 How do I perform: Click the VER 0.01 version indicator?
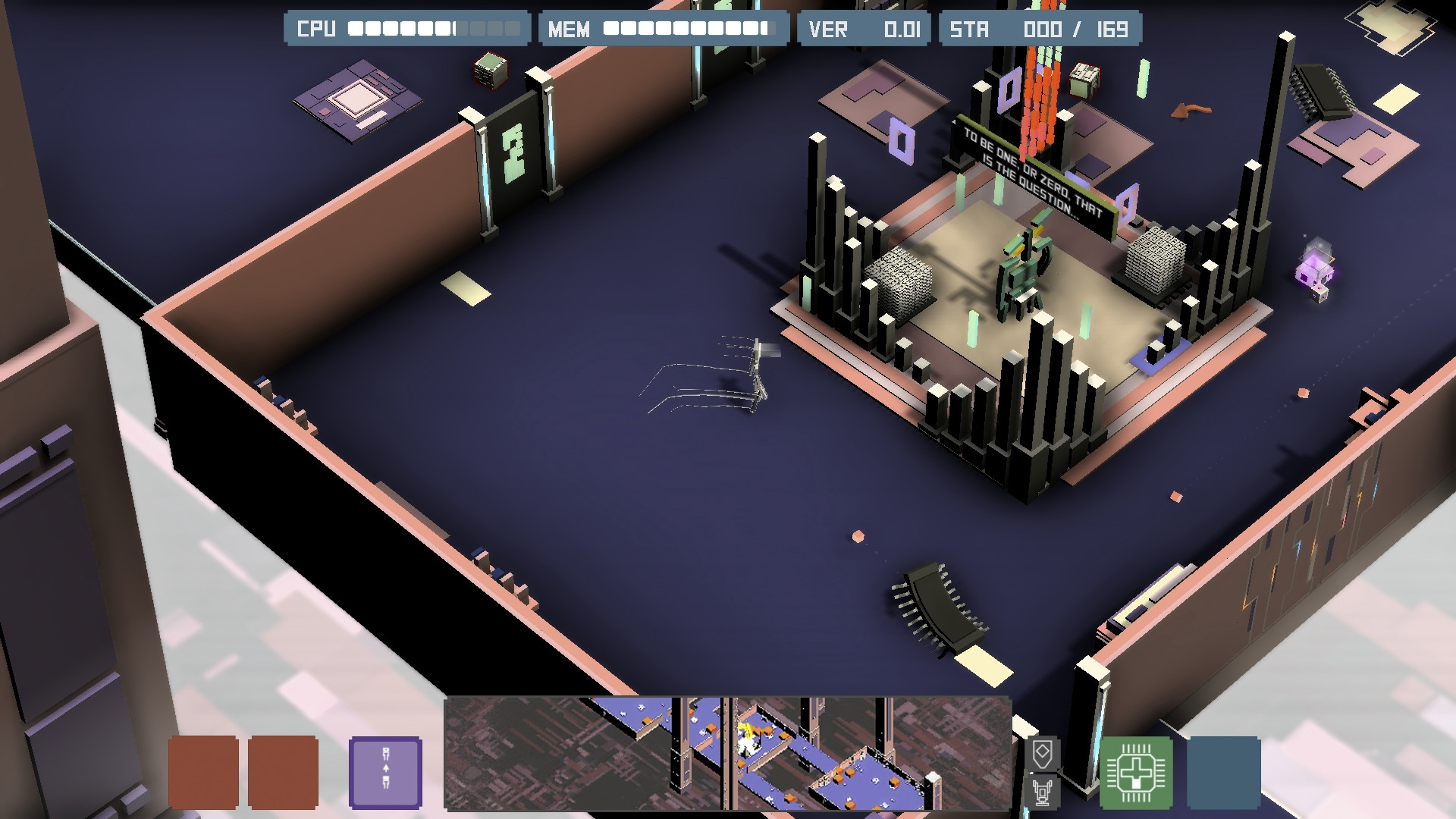pos(864,29)
